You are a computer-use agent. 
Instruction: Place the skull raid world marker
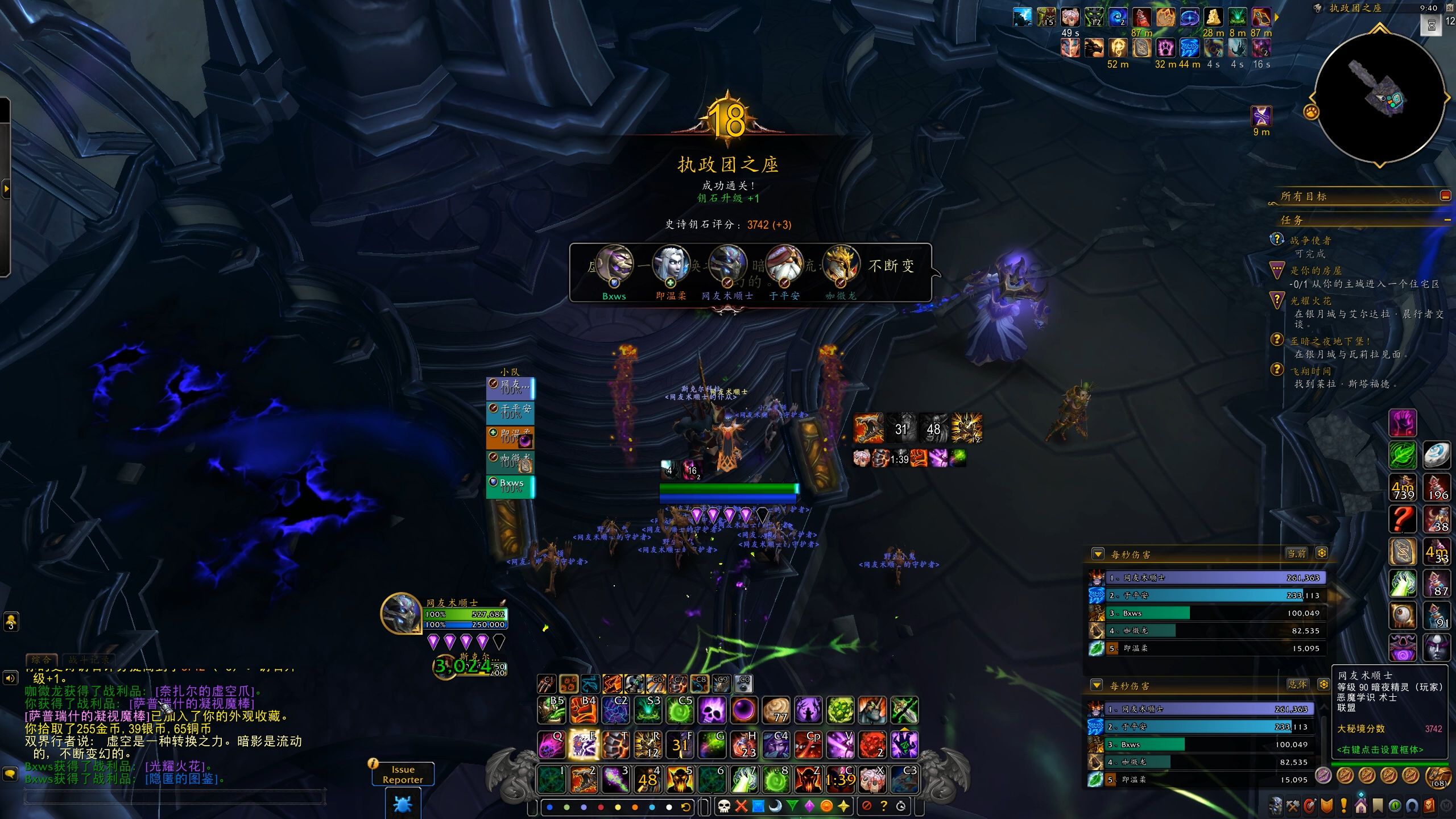[723, 806]
